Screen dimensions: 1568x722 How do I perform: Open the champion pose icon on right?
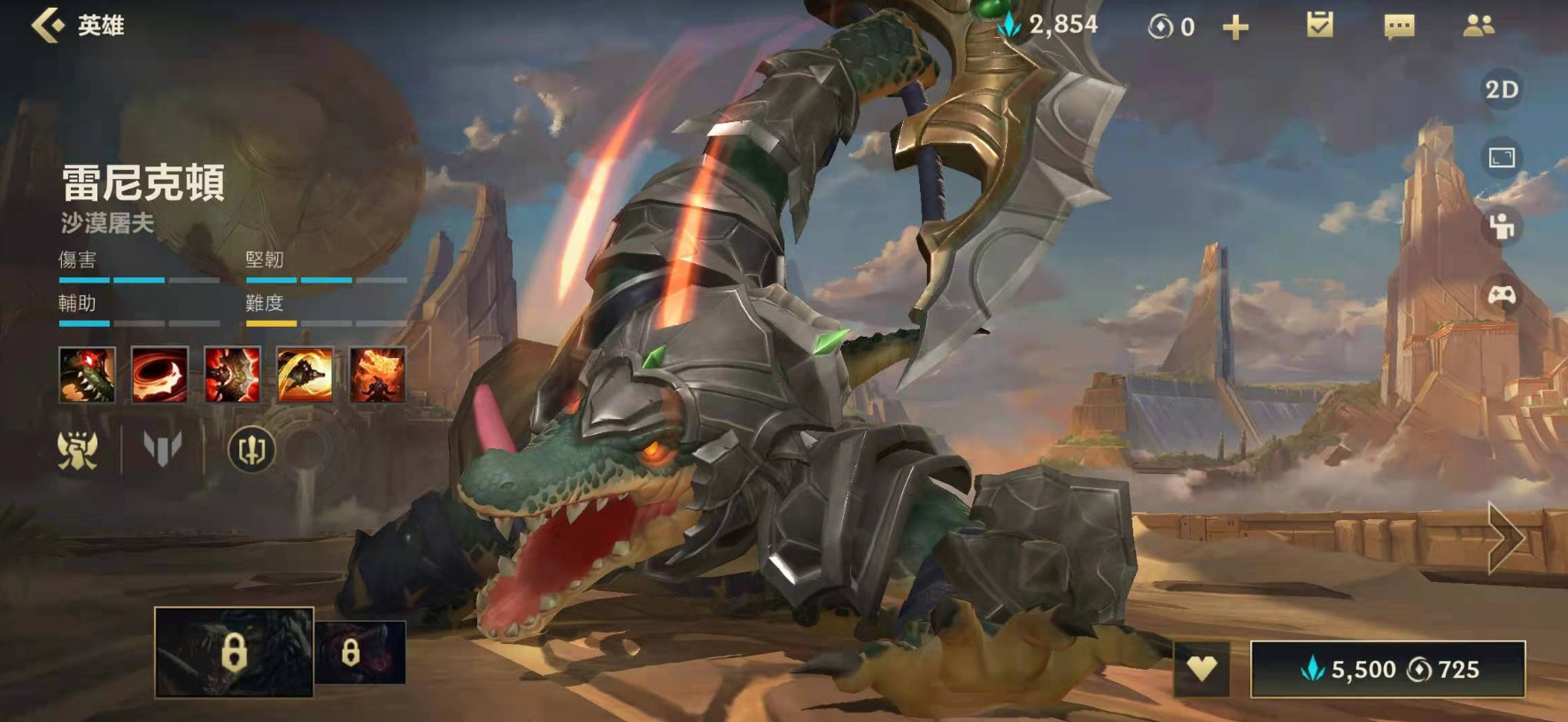pos(1501,227)
